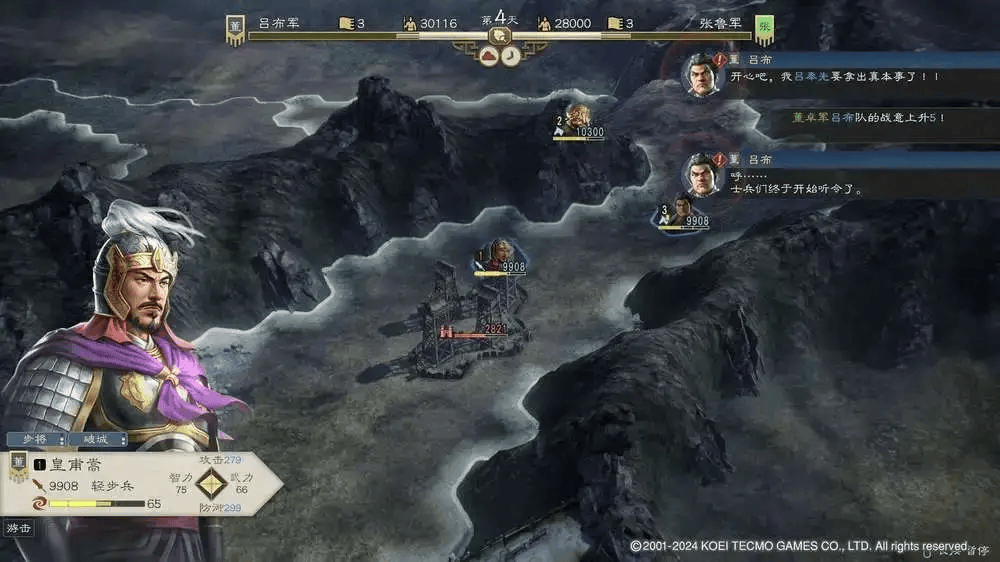Viewport: 1000px width, 562px height.
Task: Click the green 张鲁军 banner emblem
Action: [x=765, y=28]
